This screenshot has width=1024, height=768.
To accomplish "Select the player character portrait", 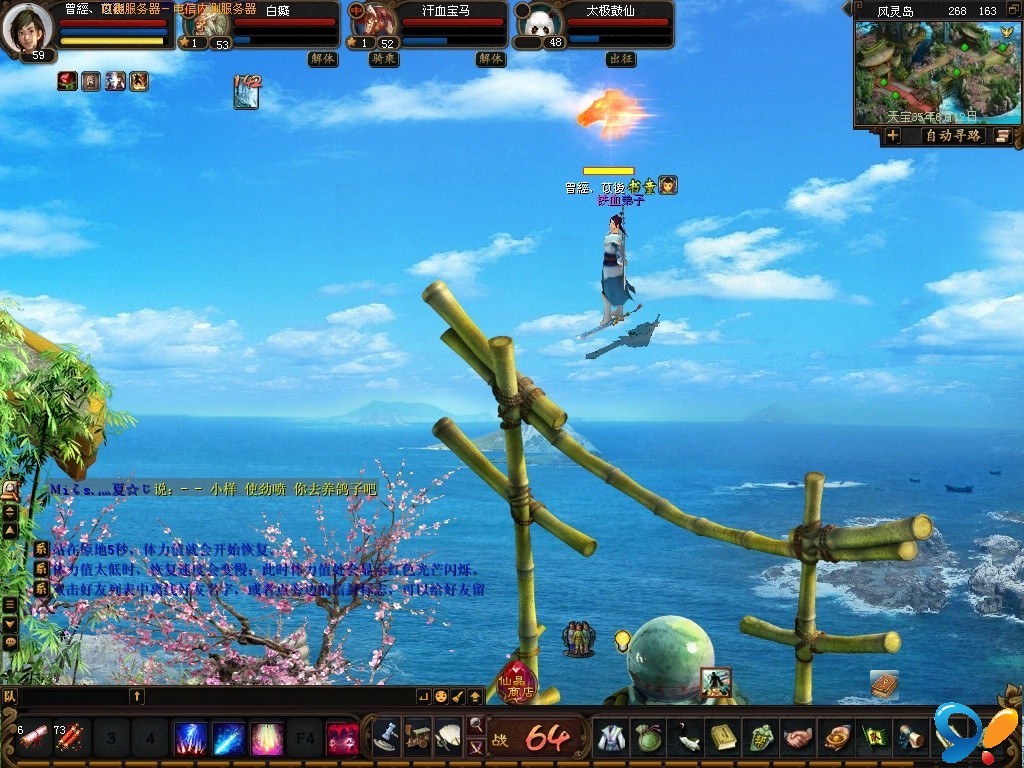I will tap(26, 28).
